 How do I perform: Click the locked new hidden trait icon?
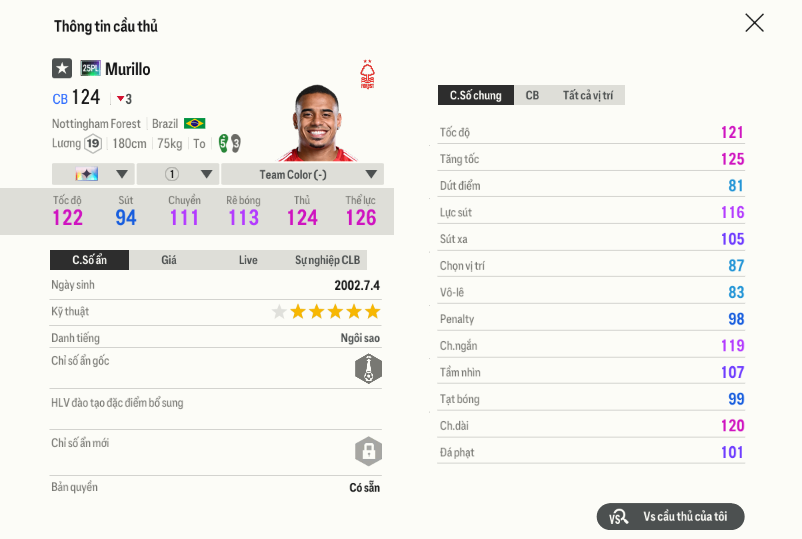369,450
